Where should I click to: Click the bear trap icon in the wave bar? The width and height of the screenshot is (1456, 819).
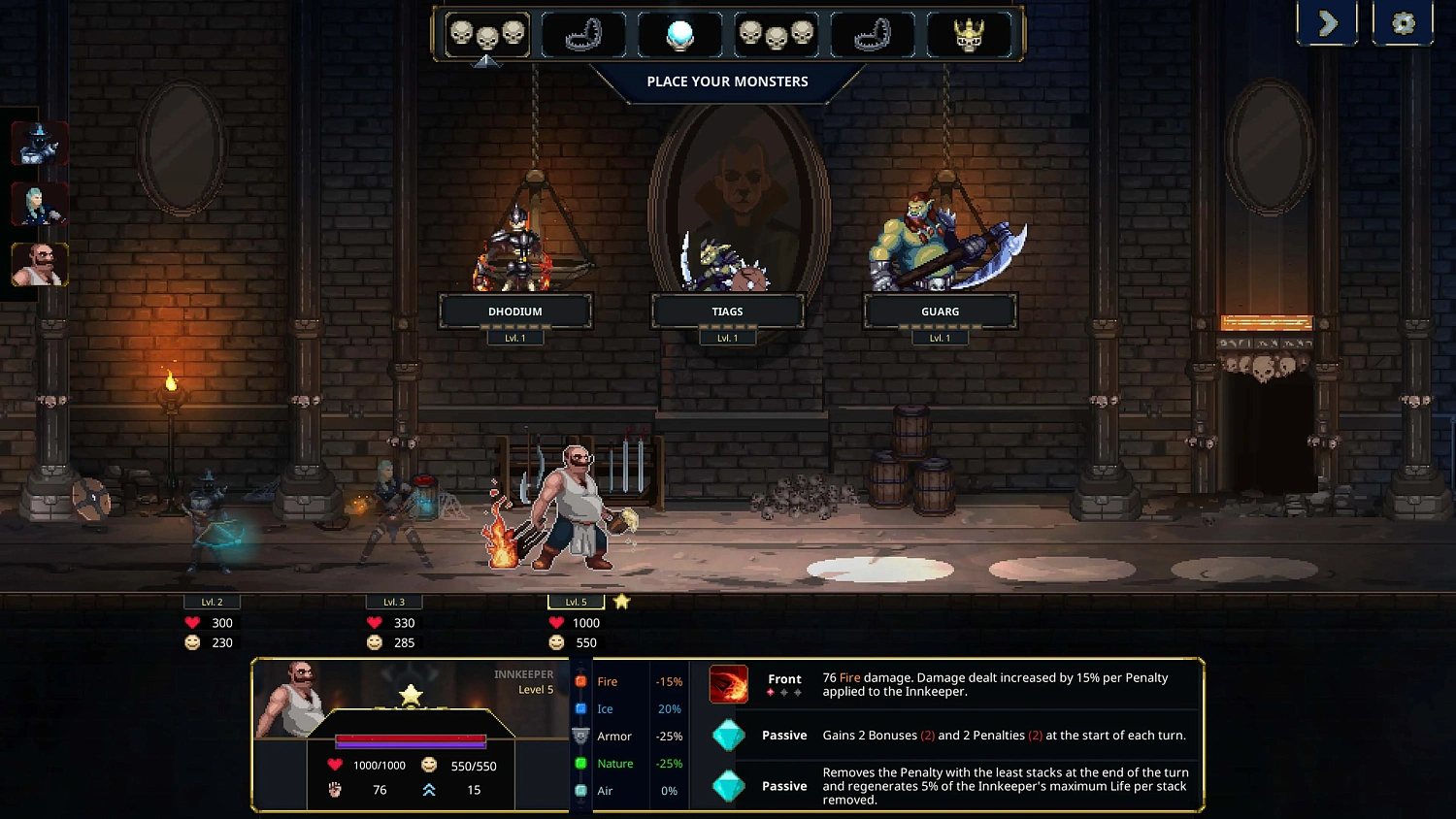[582, 34]
